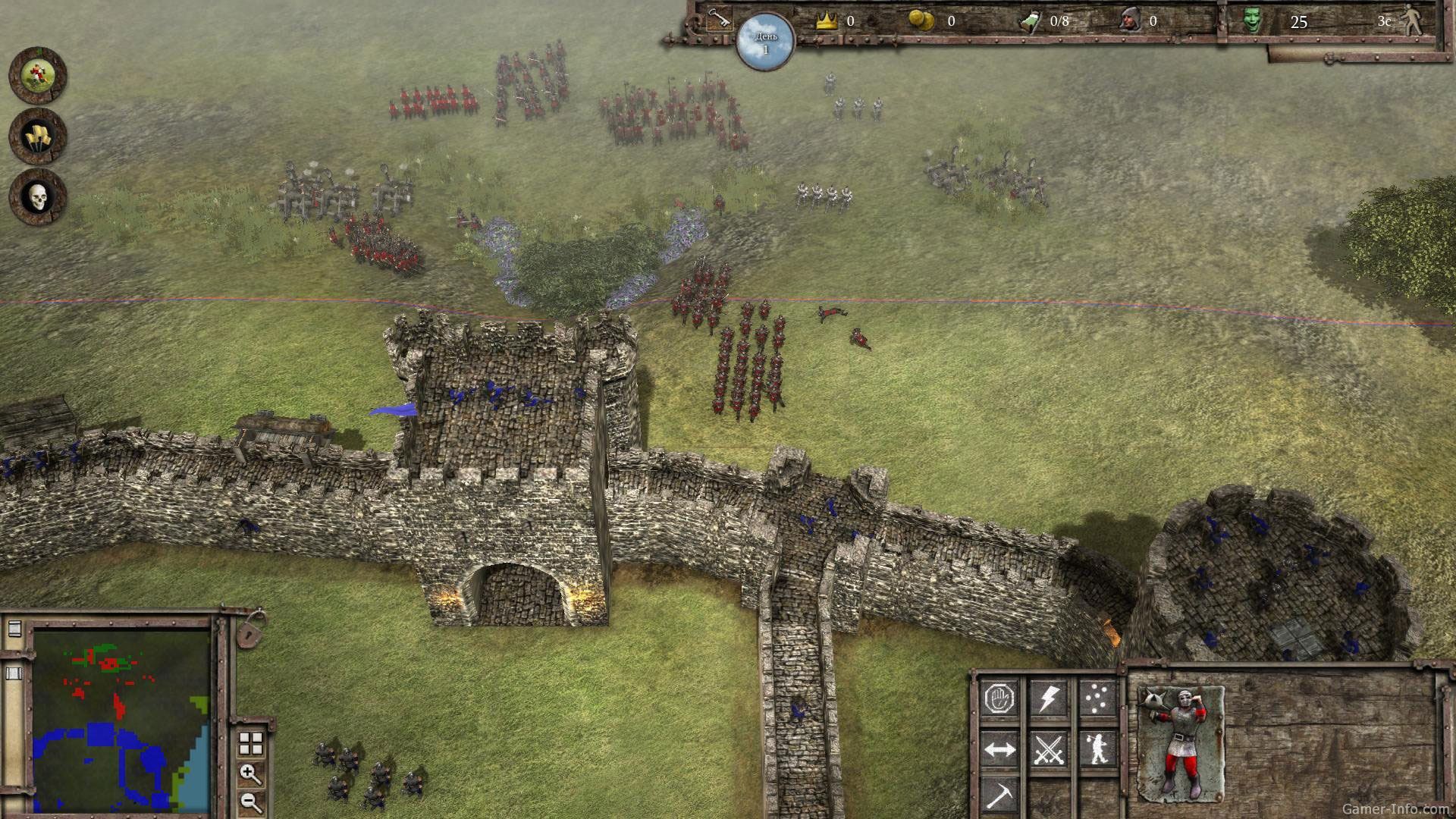Click the gold coins treasury icon
The width and height of the screenshot is (1456, 819).
point(921,20)
